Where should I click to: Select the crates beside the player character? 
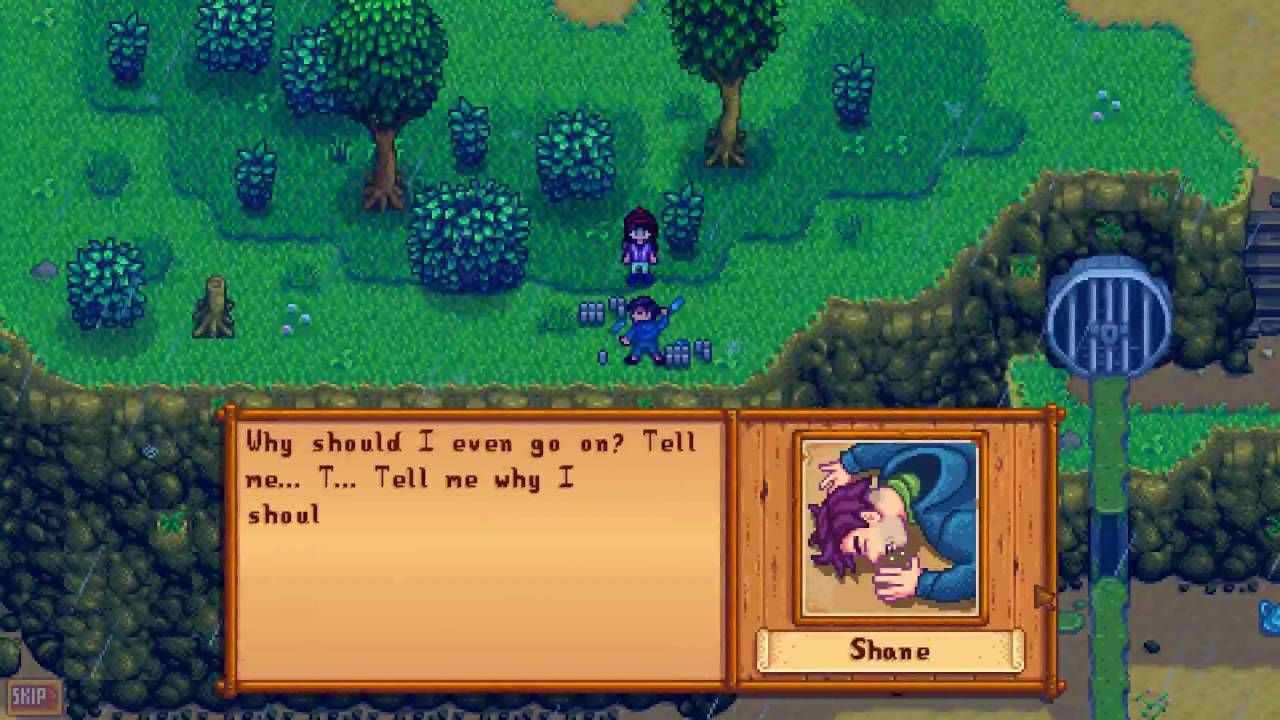[x=590, y=315]
